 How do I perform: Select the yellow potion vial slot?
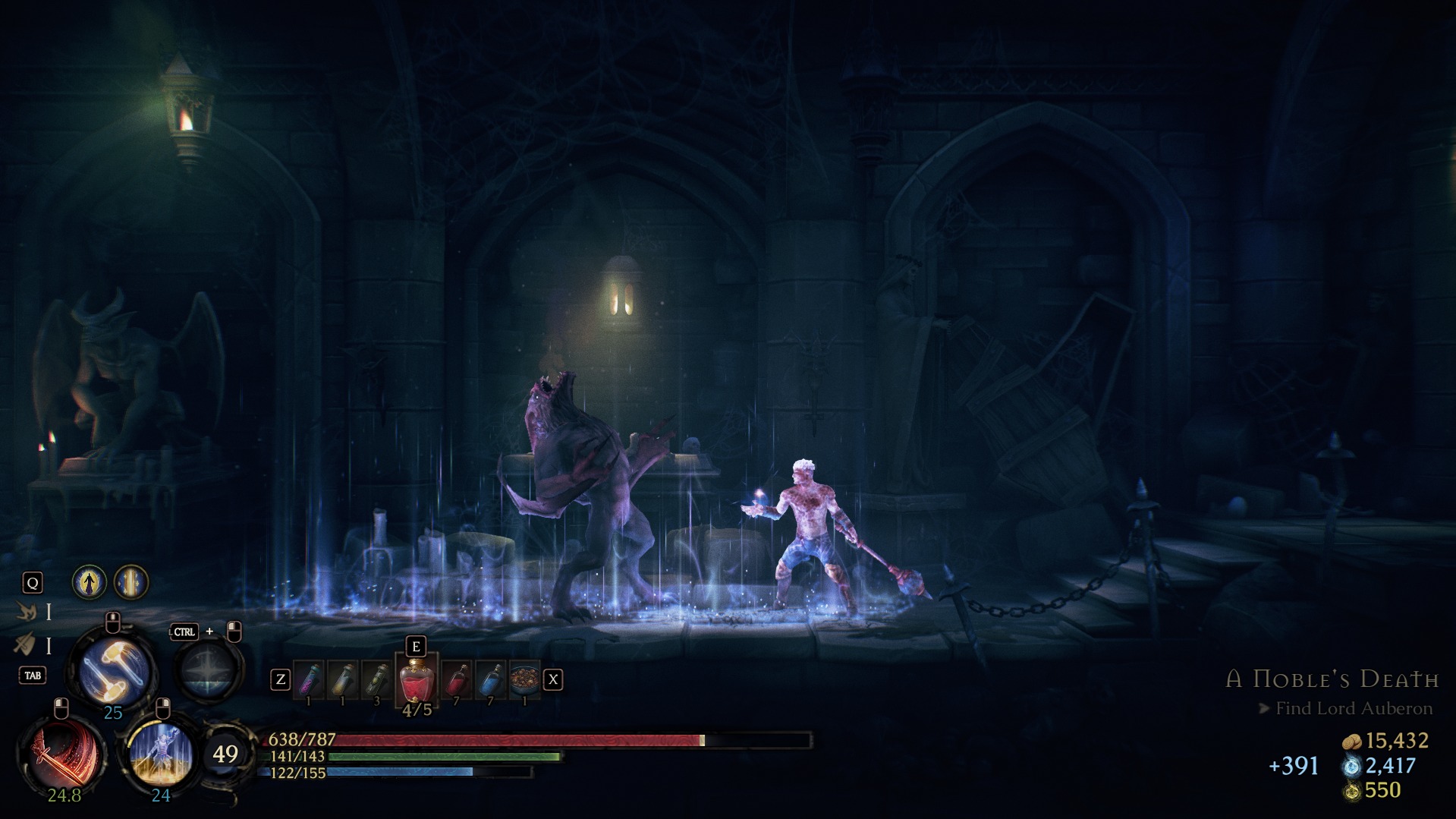click(342, 679)
